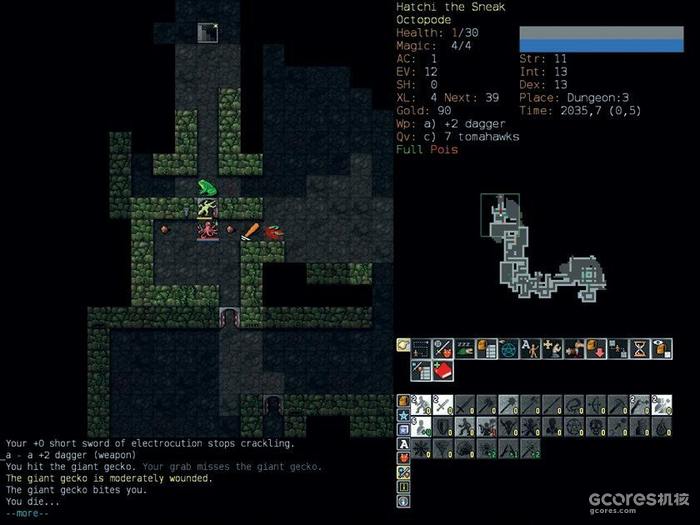Open the letter A abilities tab

pyautogui.click(x=403, y=444)
